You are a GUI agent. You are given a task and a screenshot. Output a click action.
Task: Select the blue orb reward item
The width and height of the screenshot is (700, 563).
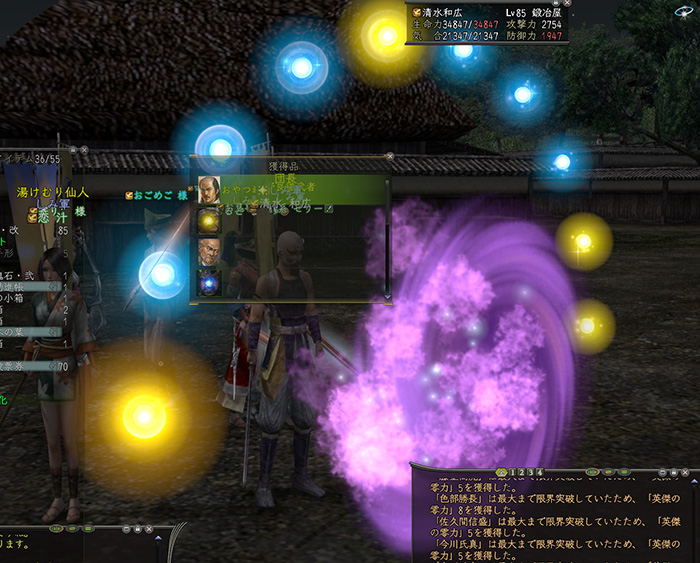(209, 282)
